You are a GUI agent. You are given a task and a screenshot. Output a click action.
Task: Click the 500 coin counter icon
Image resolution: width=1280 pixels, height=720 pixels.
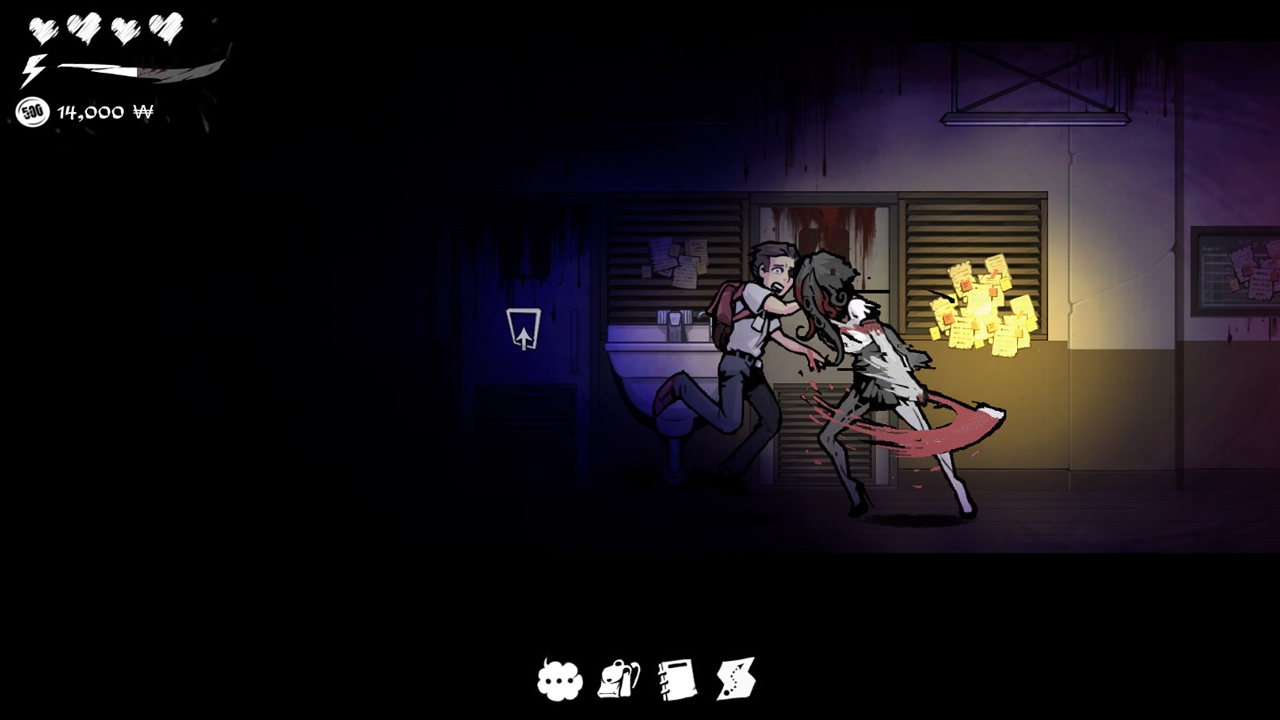32,112
